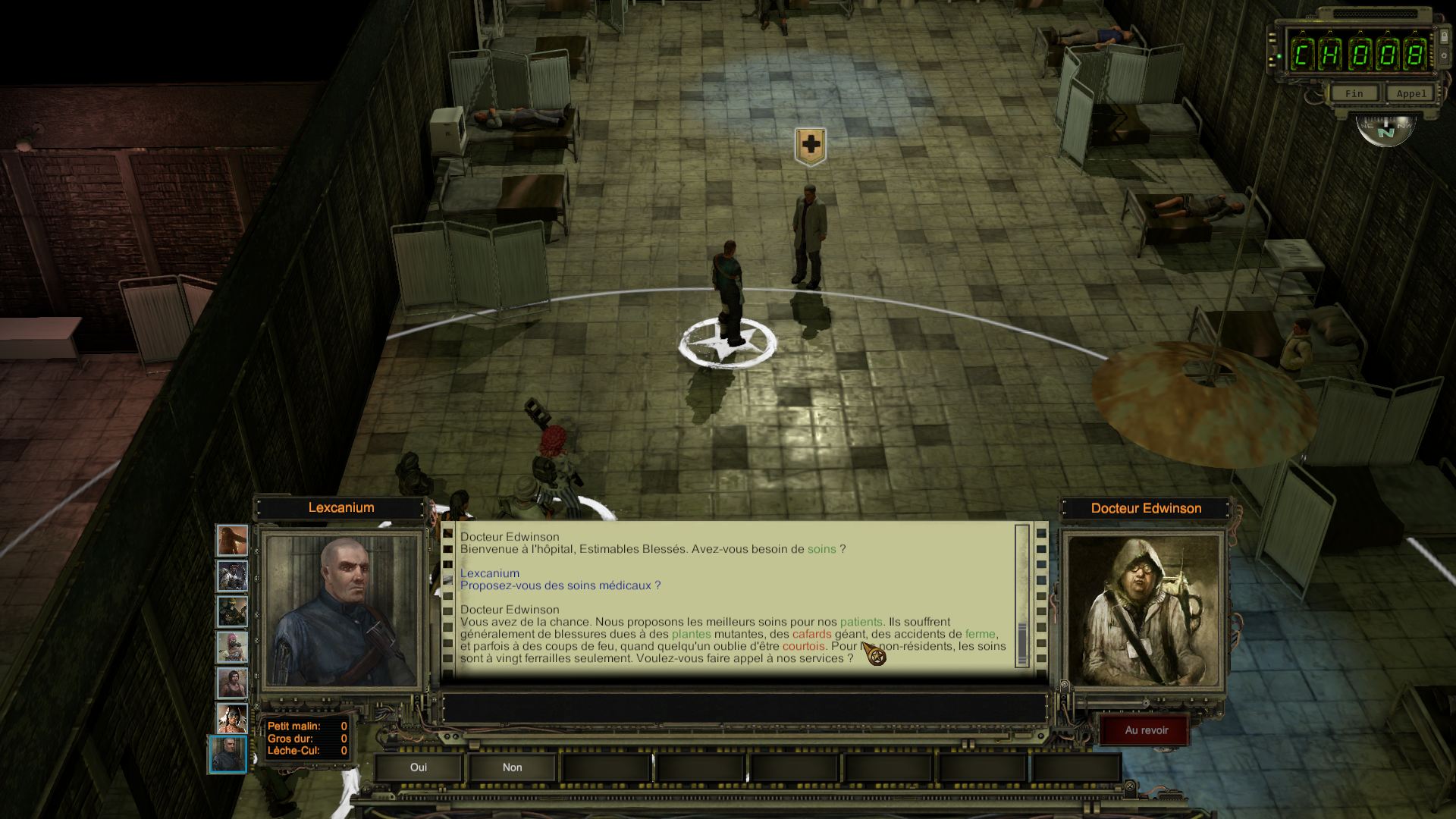Click the green keyword "soins" in dialogue
Viewport: 1456px width, 819px height.
(821, 549)
